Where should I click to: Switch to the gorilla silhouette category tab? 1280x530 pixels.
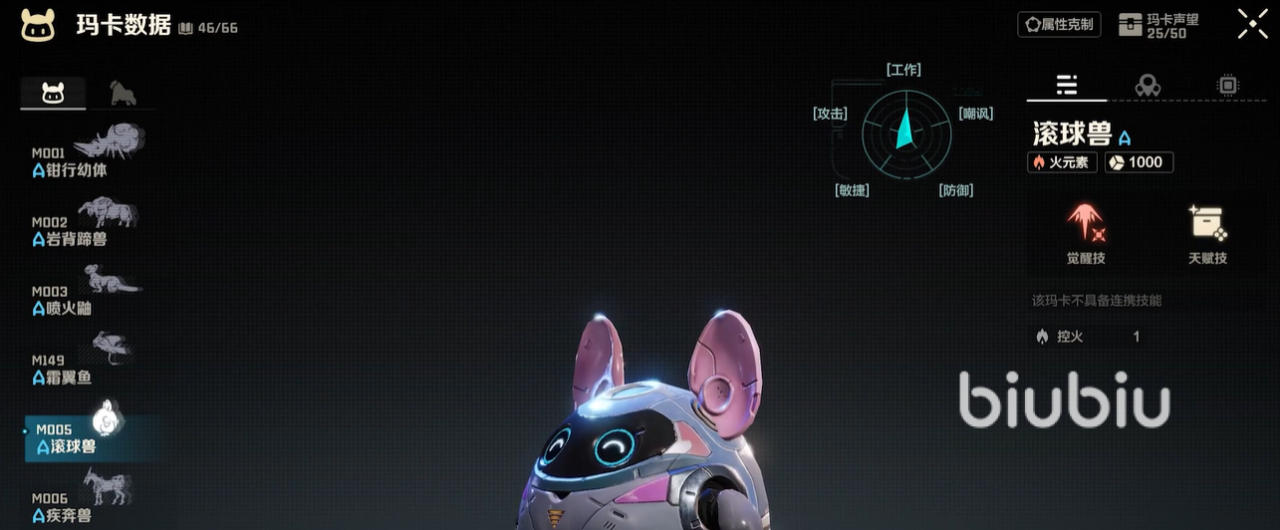tap(122, 94)
